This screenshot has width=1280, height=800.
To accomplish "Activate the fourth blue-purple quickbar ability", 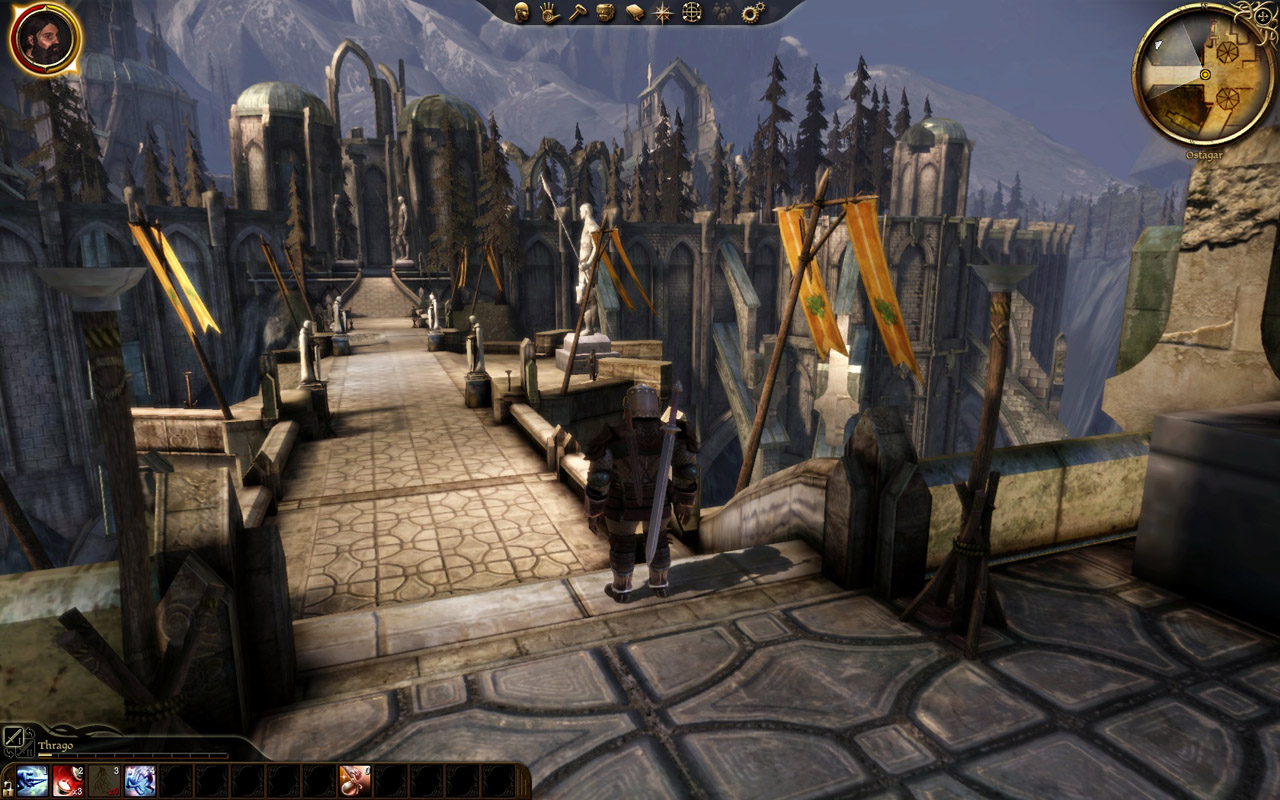I will (x=139, y=780).
